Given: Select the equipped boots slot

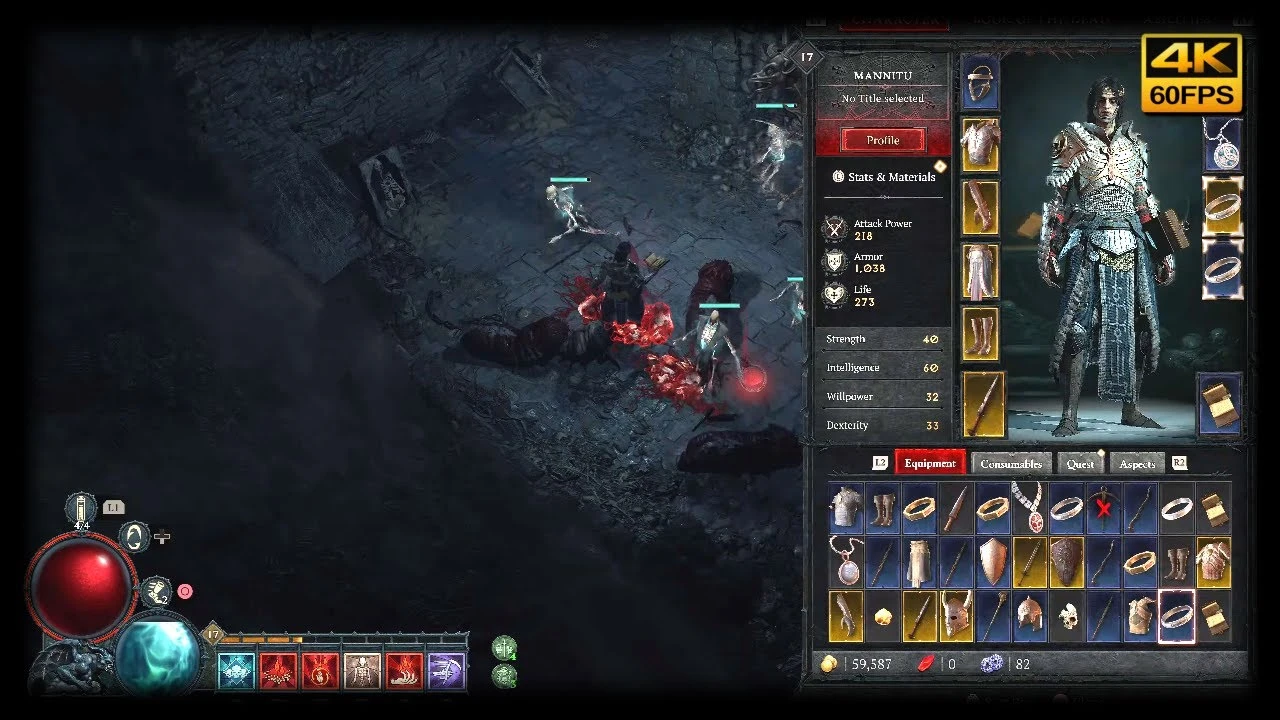Looking at the screenshot, I should point(980,333).
